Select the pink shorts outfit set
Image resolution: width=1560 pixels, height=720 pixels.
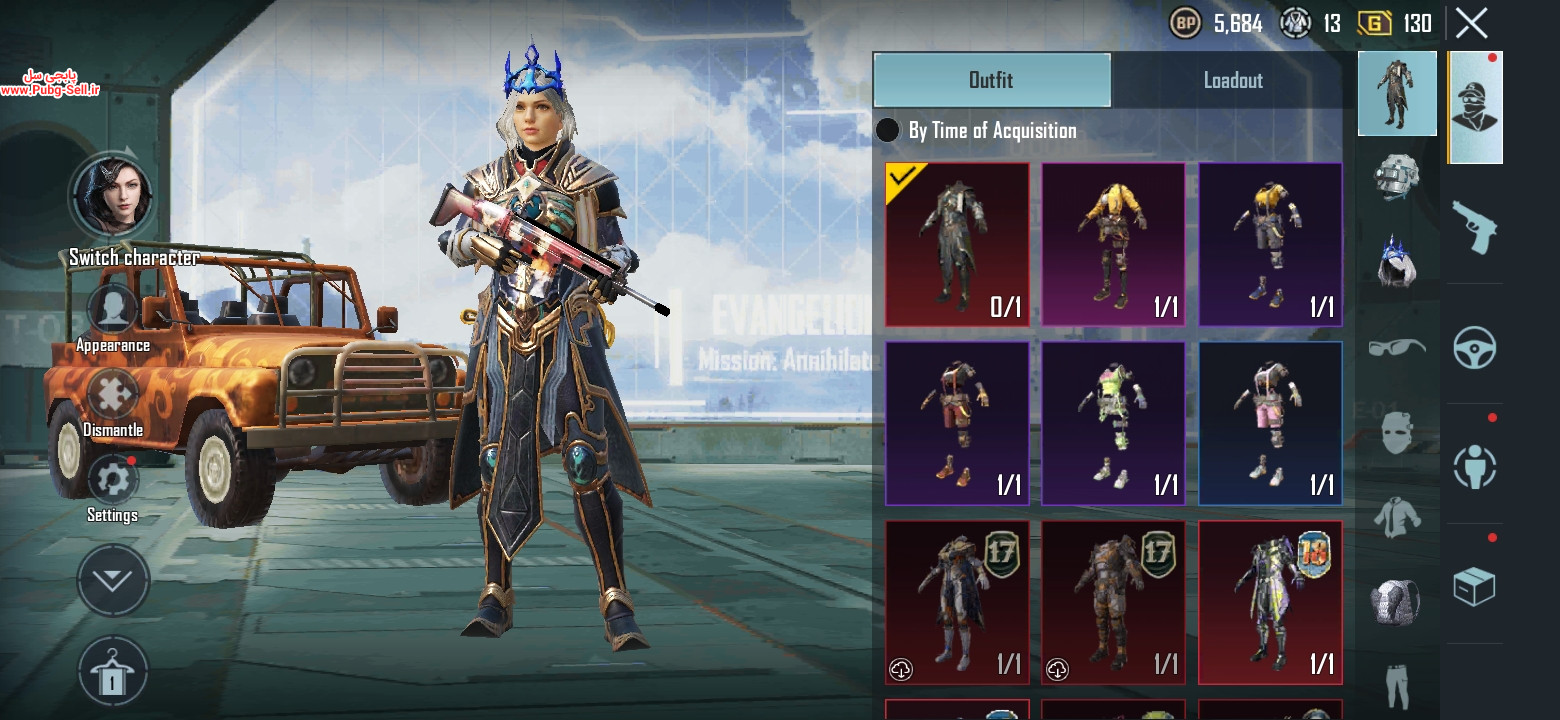(1270, 423)
